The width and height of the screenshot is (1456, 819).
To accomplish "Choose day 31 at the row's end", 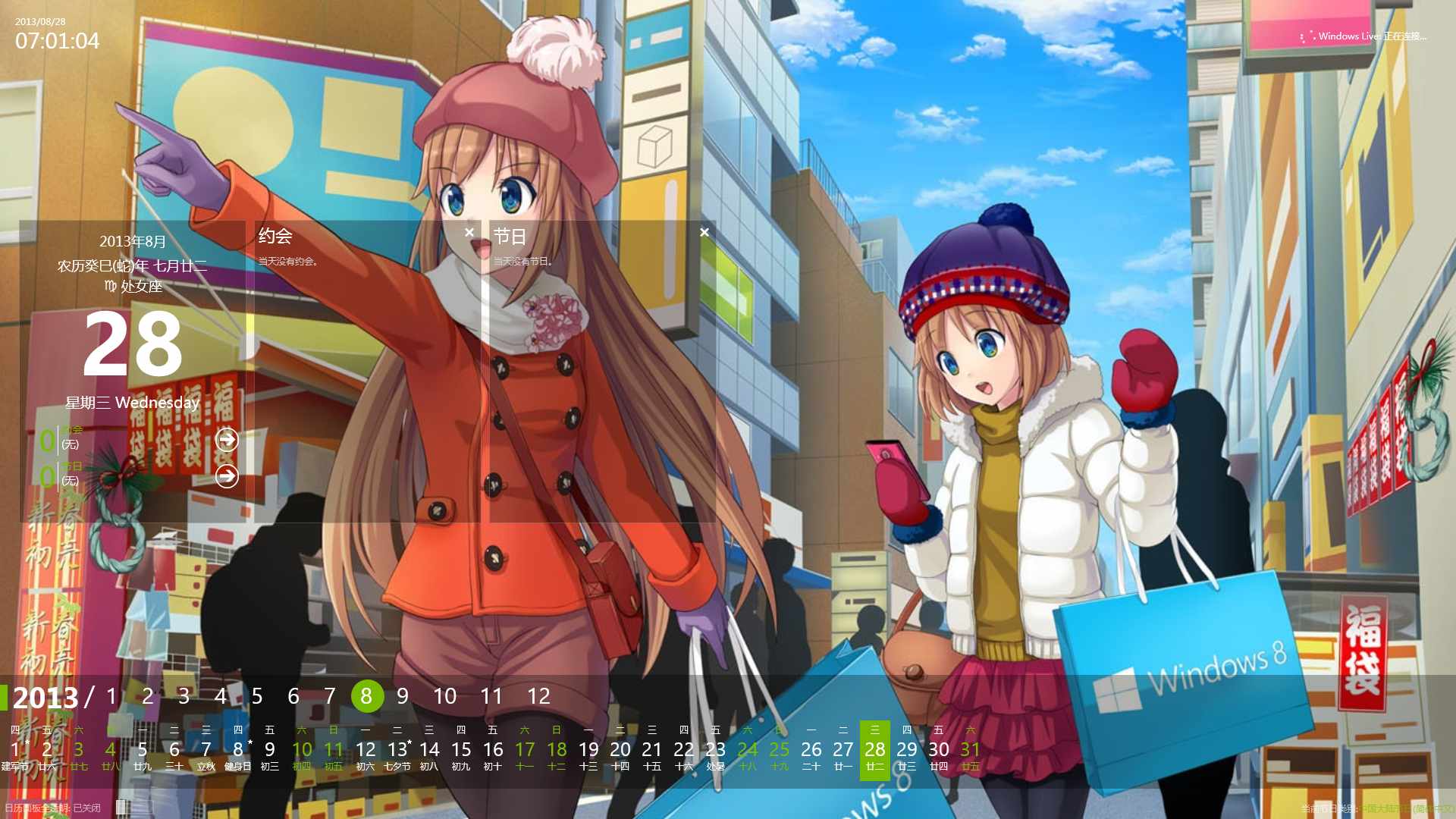I will click(970, 751).
